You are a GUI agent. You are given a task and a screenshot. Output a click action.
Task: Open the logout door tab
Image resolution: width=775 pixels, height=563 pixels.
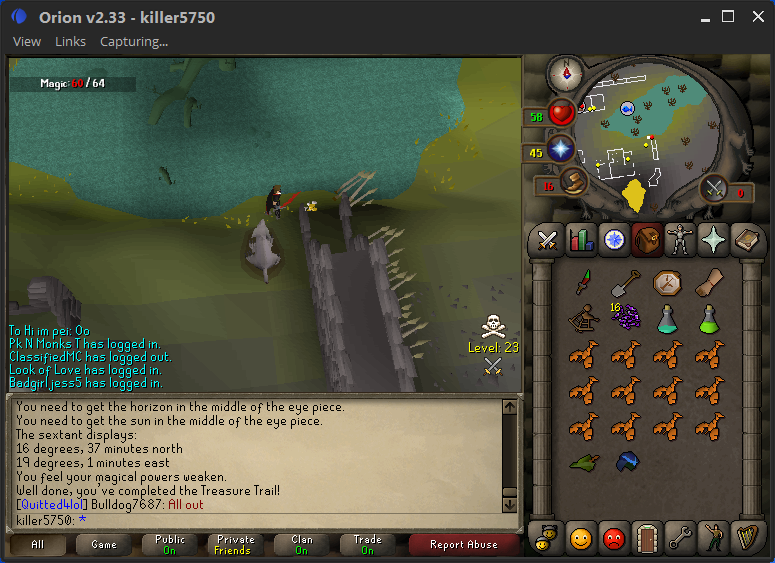pos(647,537)
